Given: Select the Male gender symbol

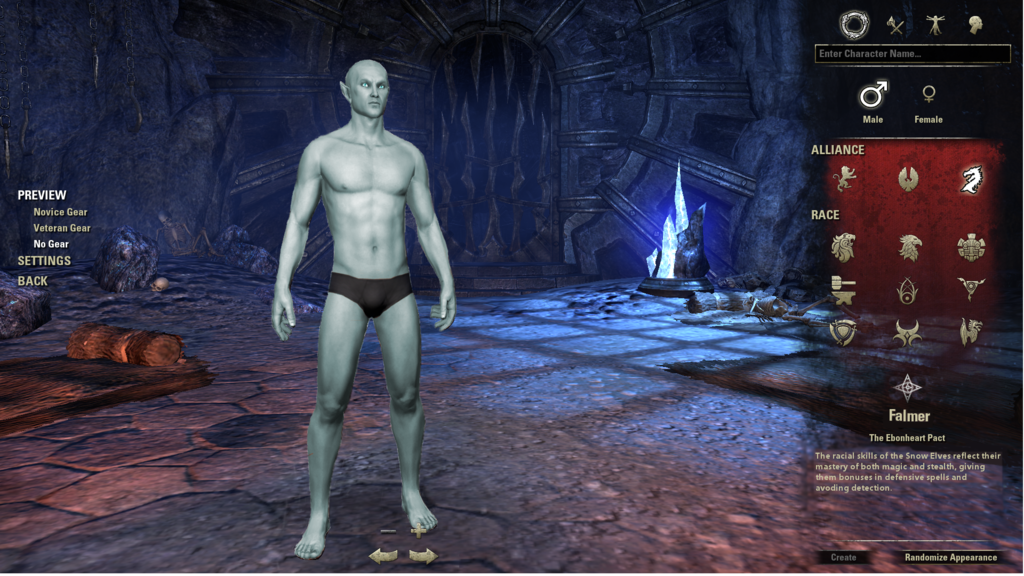Looking at the screenshot, I should click(873, 96).
